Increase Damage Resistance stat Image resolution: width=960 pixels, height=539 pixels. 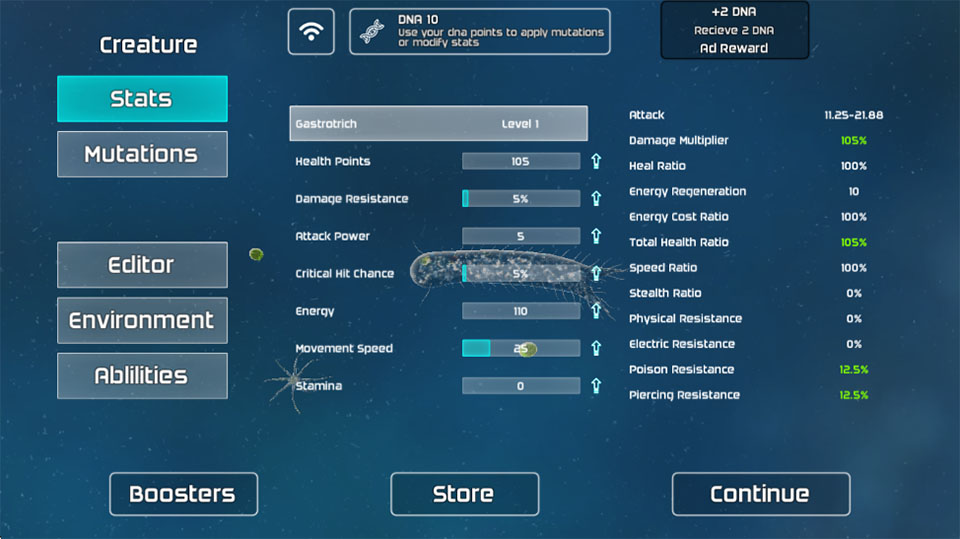(596, 199)
